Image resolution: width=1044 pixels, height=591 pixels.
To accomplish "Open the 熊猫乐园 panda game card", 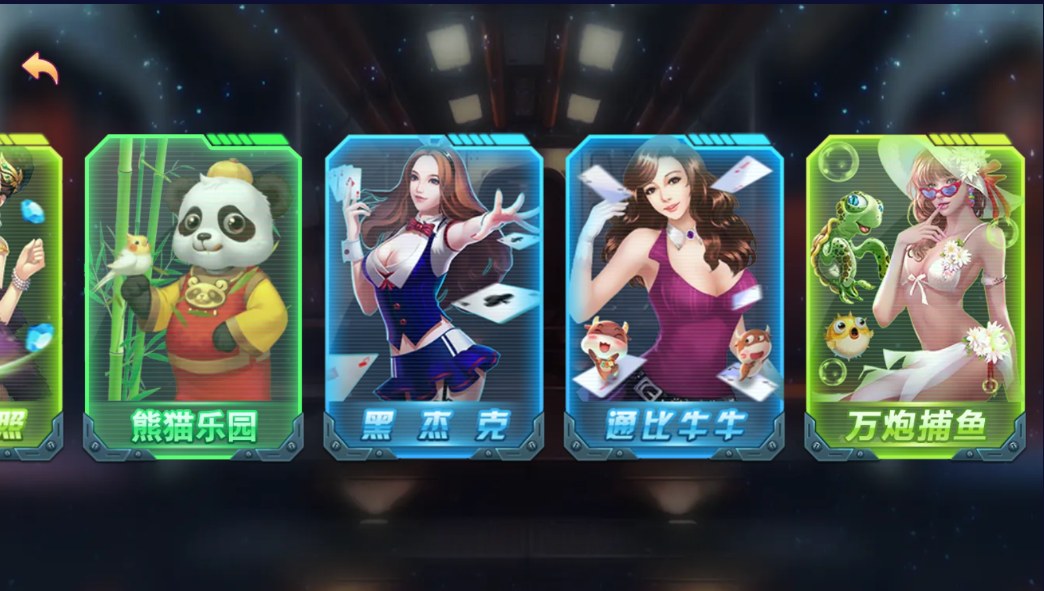I will [x=193, y=296].
